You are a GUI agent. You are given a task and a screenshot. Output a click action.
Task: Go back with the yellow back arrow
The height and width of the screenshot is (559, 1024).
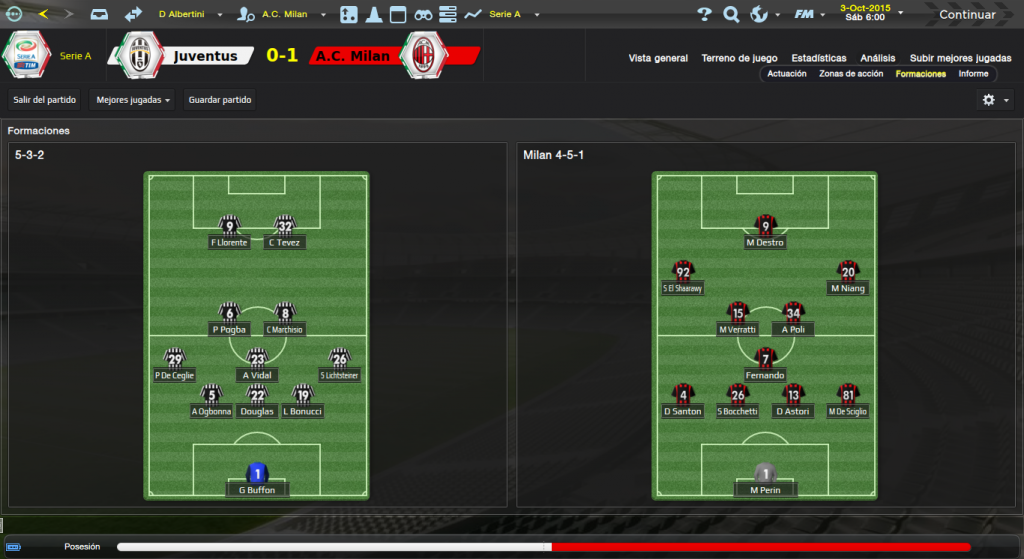pos(43,14)
